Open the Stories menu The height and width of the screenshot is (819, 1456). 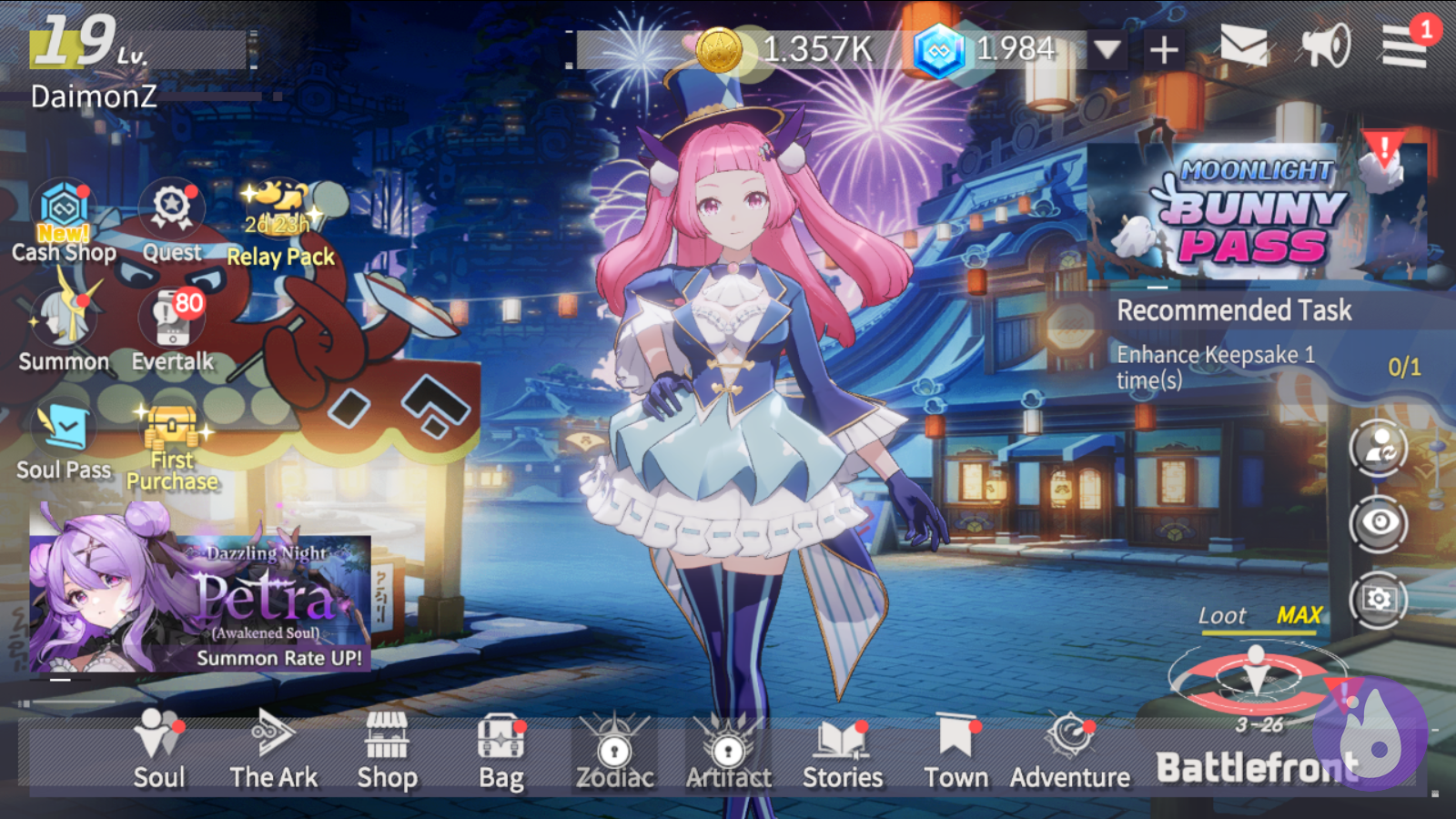click(x=843, y=751)
